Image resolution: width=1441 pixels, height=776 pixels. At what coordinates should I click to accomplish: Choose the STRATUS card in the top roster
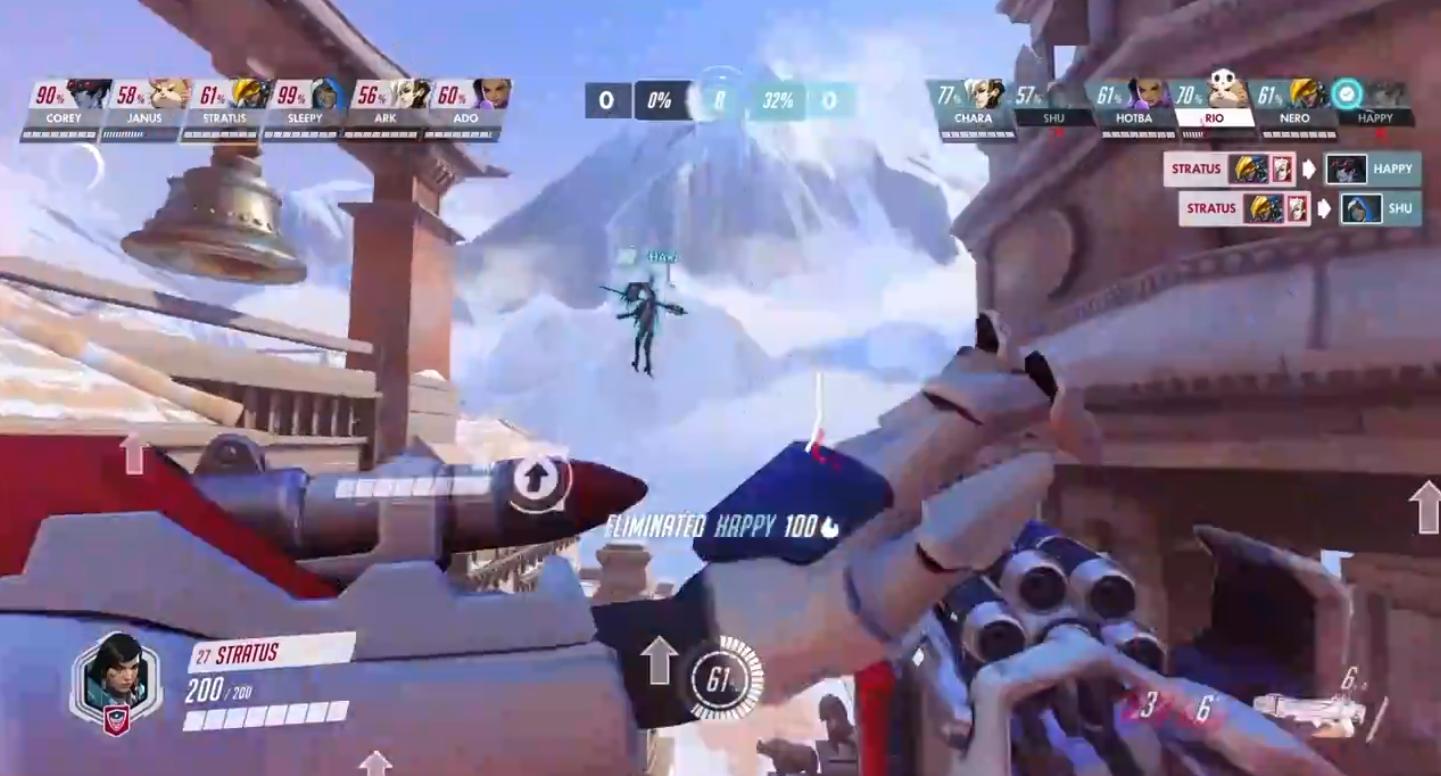point(225,108)
